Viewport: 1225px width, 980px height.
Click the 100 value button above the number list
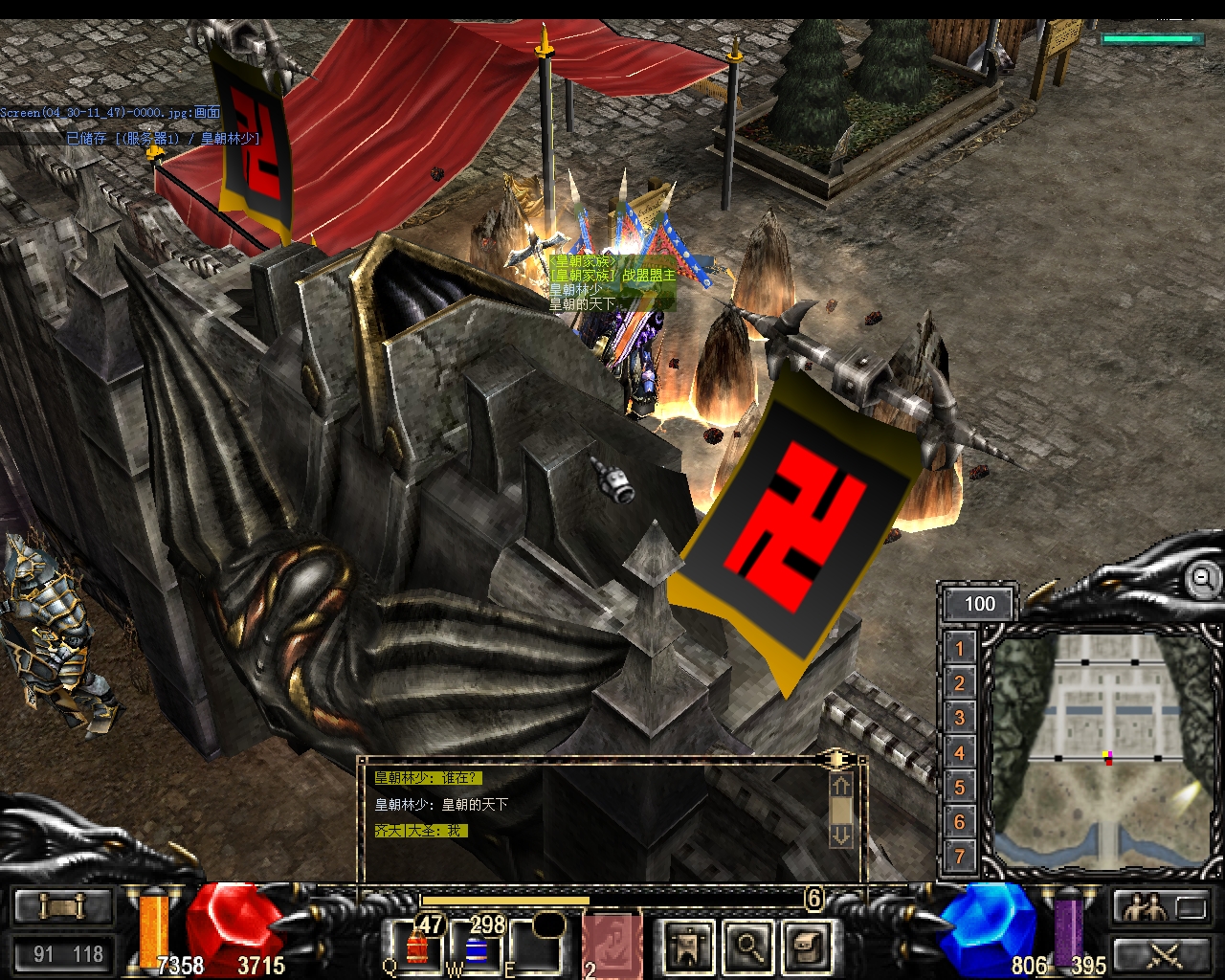click(979, 604)
